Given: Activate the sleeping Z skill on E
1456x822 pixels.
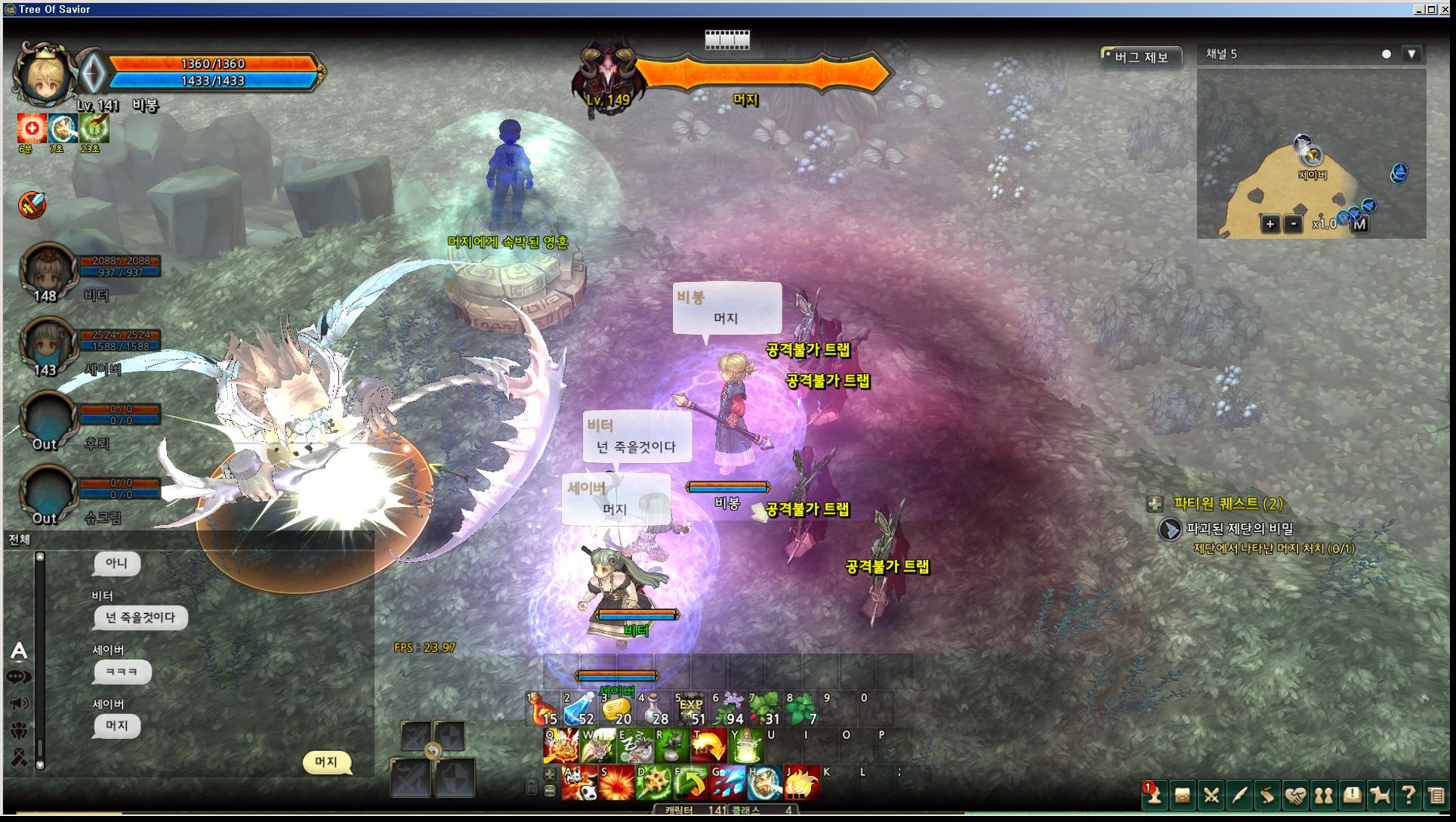Looking at the screenshot, I should (635, 745).
